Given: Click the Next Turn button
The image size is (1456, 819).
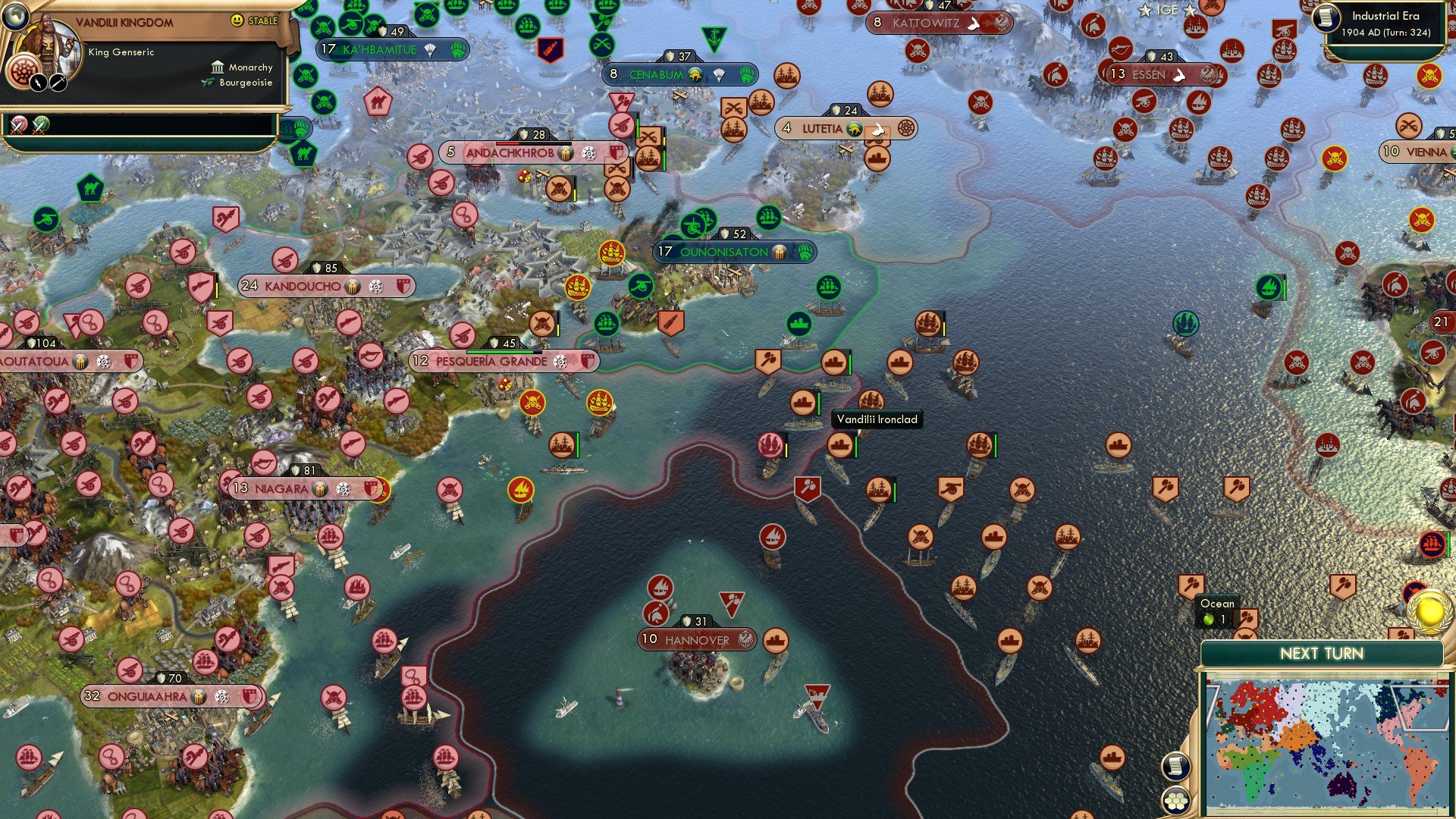Looking at the screenshot, I should (x=1322, y=653).
